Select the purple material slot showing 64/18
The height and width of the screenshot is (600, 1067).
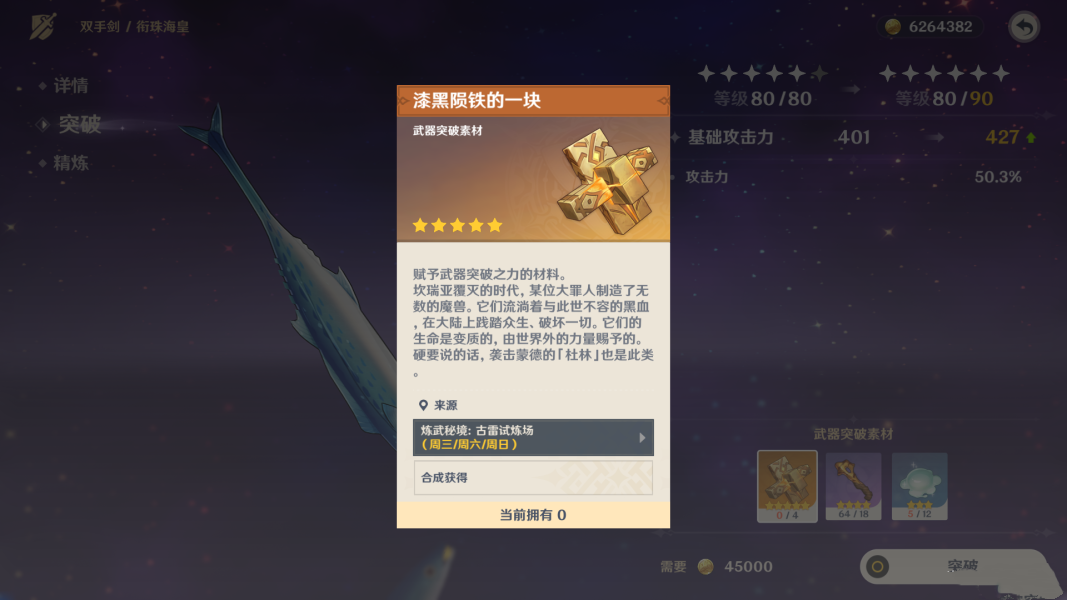pos(853,485)
